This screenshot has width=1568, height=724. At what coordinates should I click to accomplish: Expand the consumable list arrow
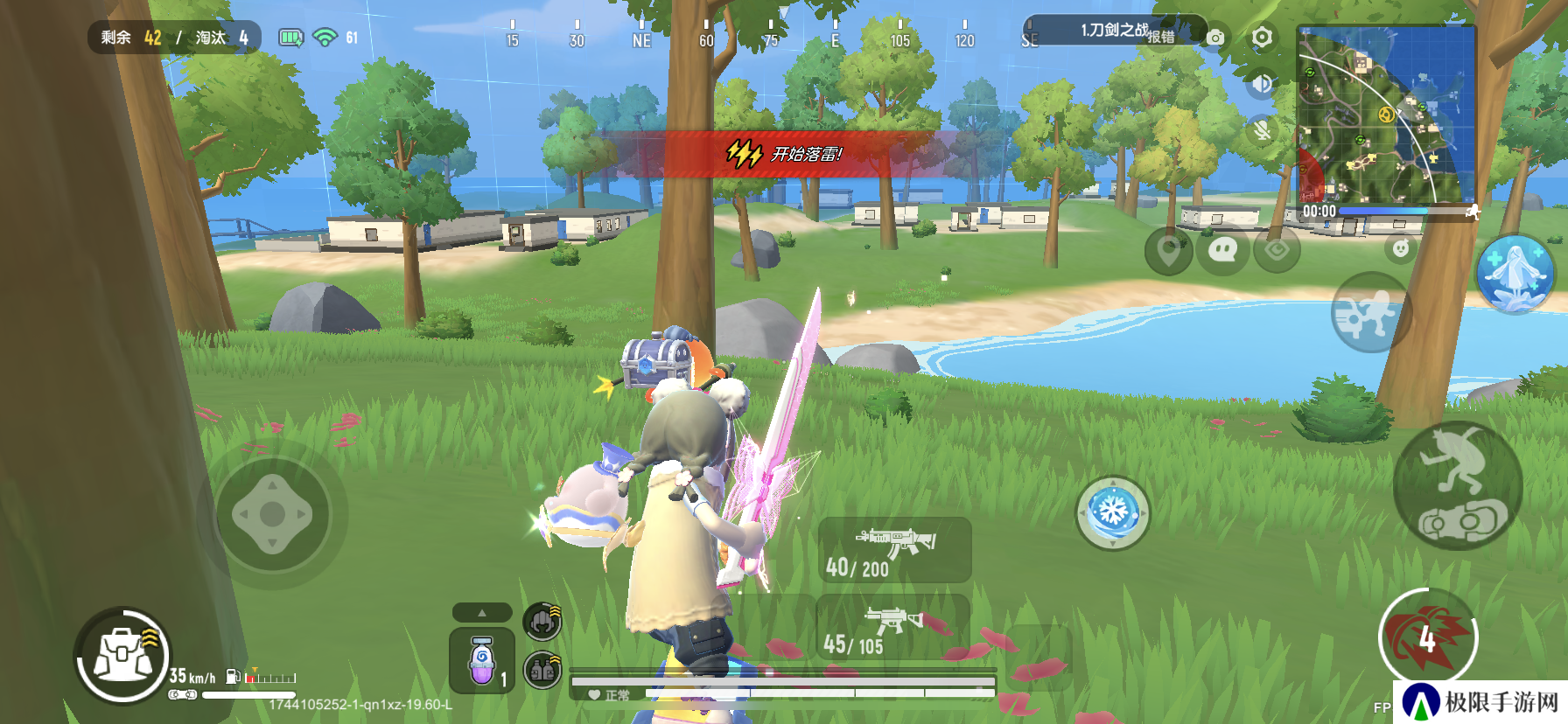482,612
